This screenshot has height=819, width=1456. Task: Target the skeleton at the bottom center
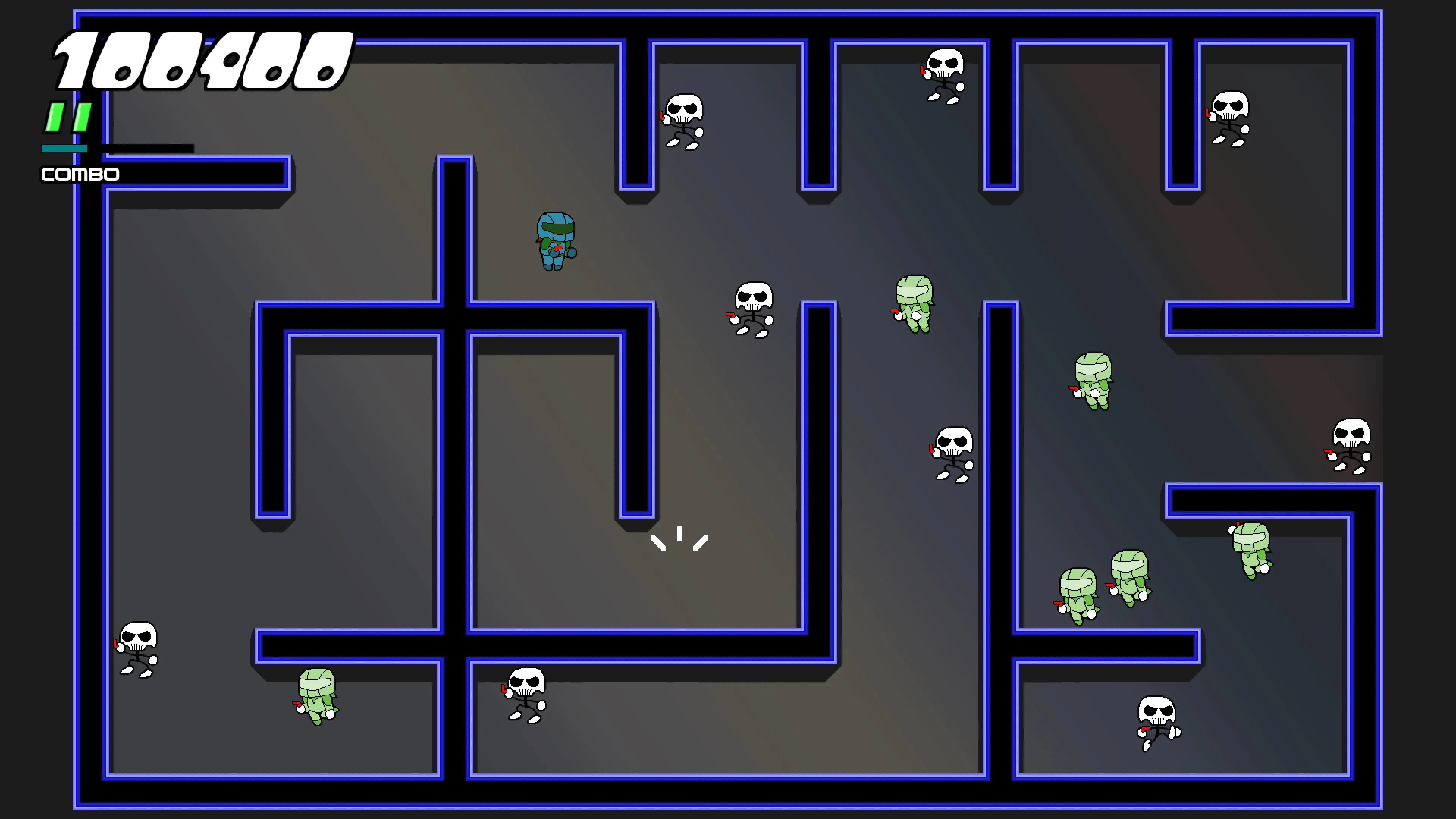point(526,695)
